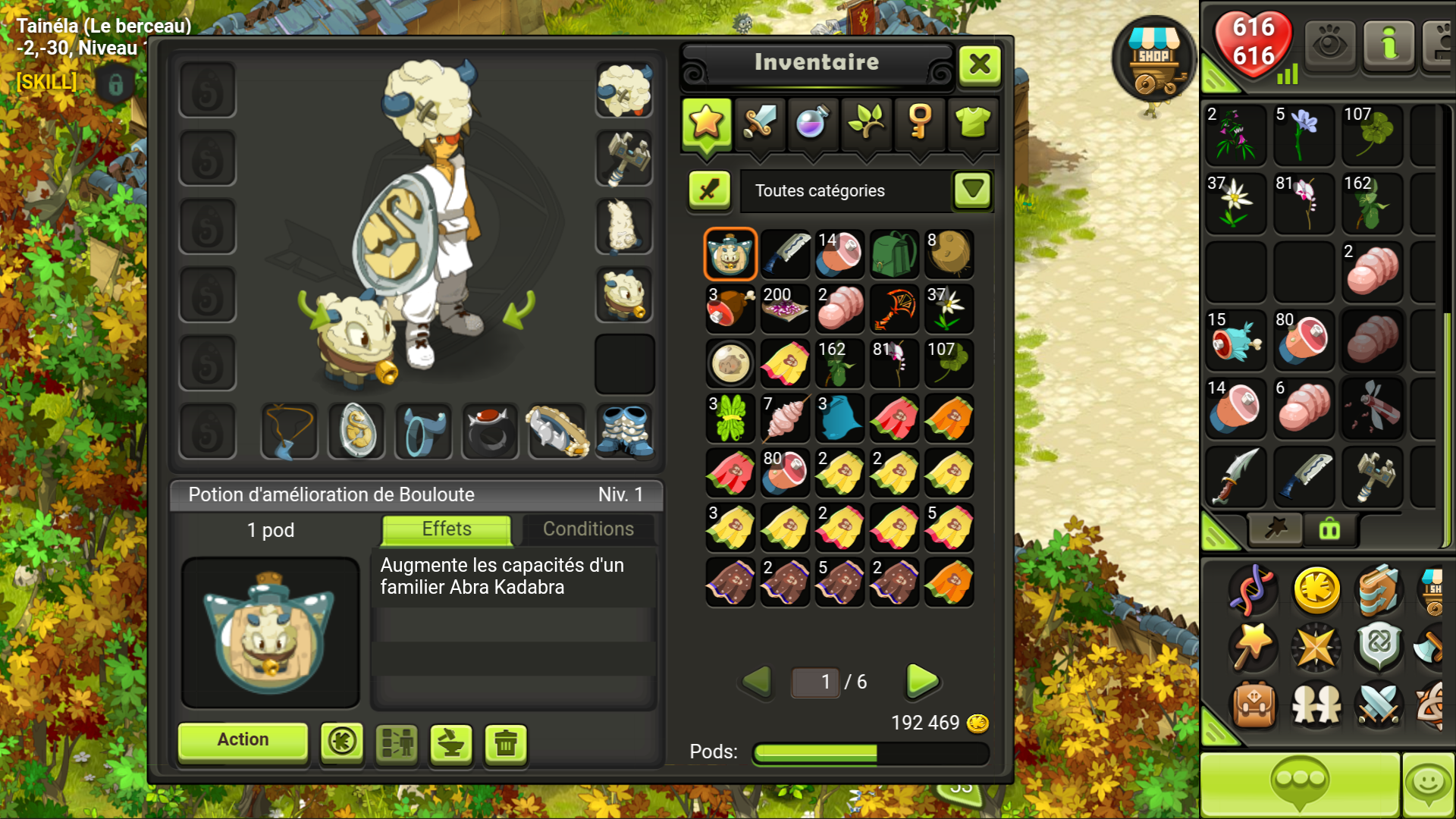Click the equipped hammer weapon slot
This screenshot has height=819, width=1456.
624,158
